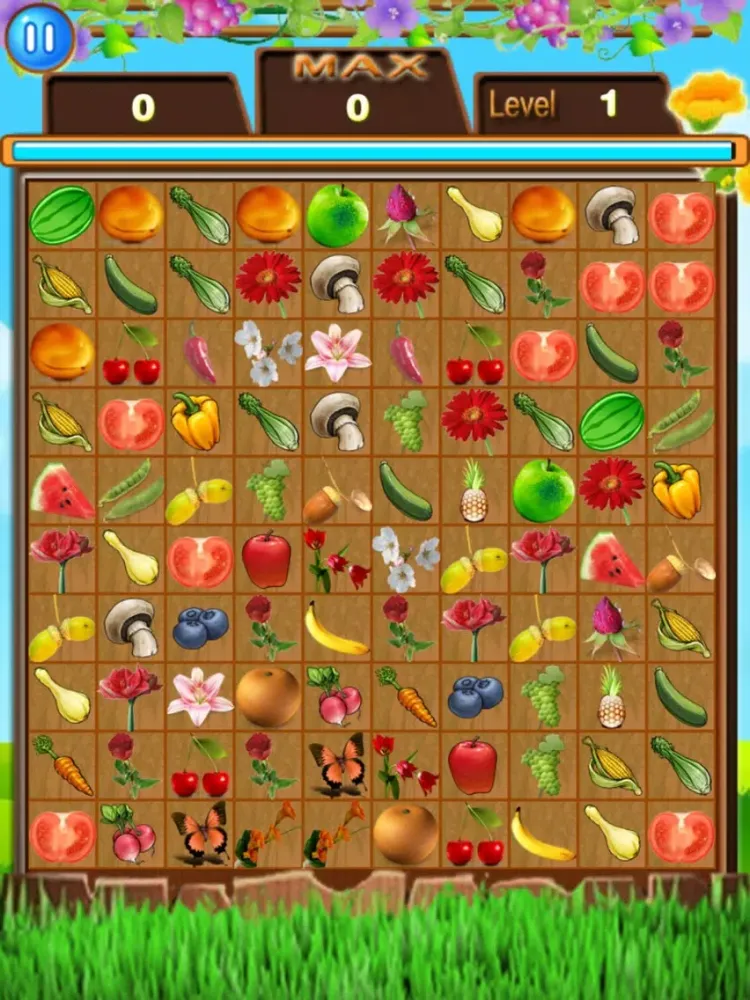The height and width of the screenshot is (1000, 750).
Task: Select the watermelon slice beside the pea pods
Action: tap(62, 490)
